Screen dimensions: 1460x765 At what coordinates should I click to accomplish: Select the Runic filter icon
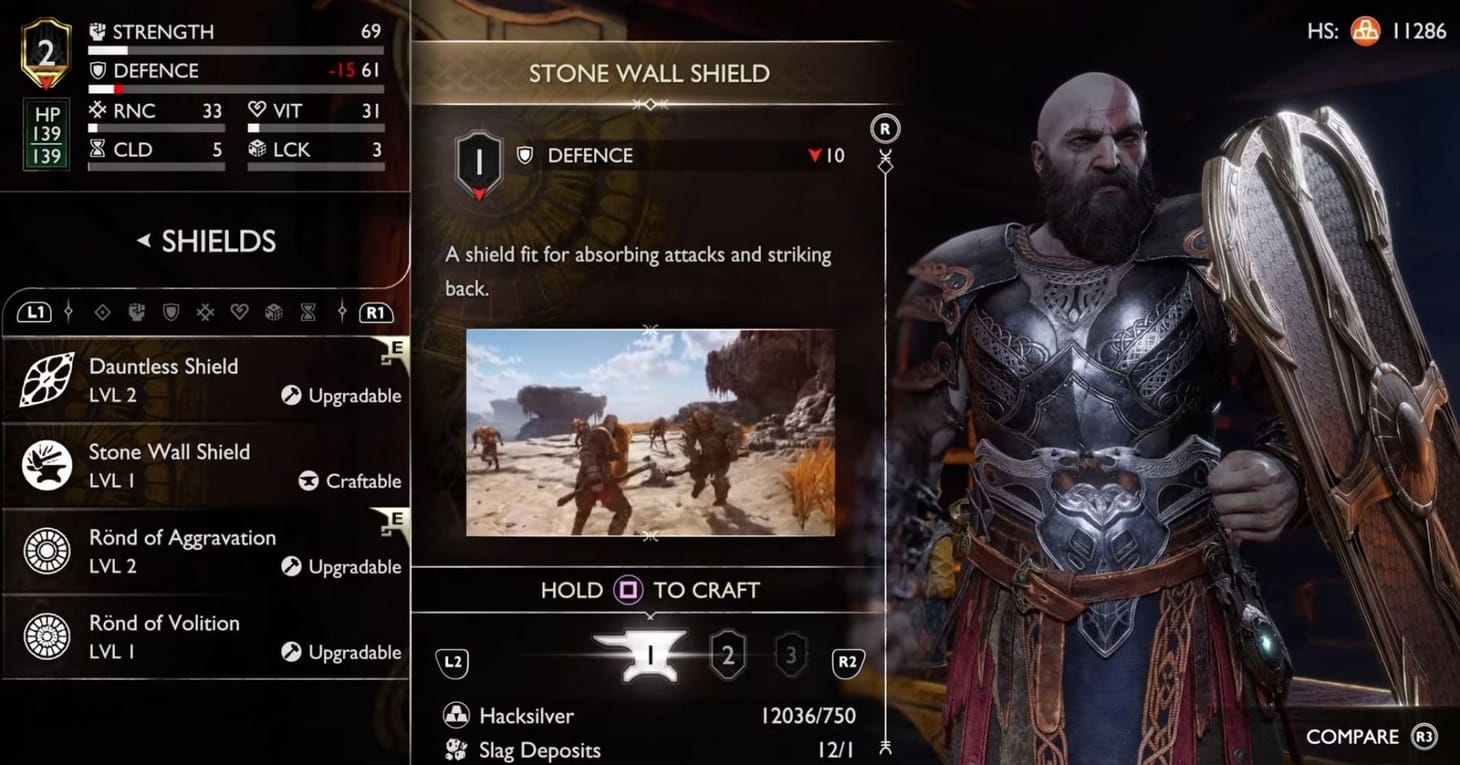pyautogui.click(x=203, y=312)
